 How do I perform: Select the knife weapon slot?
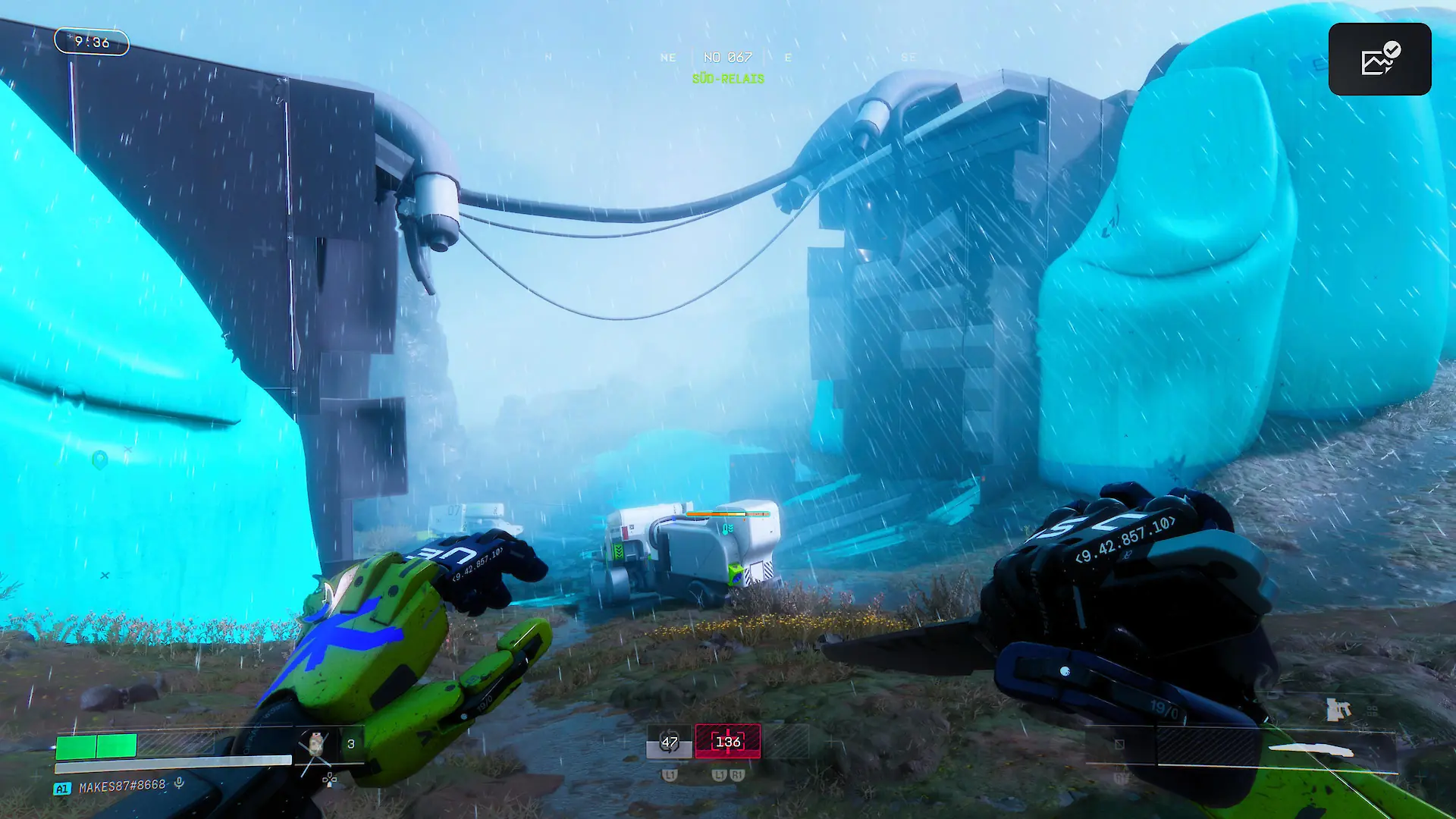pos(1310,750)
